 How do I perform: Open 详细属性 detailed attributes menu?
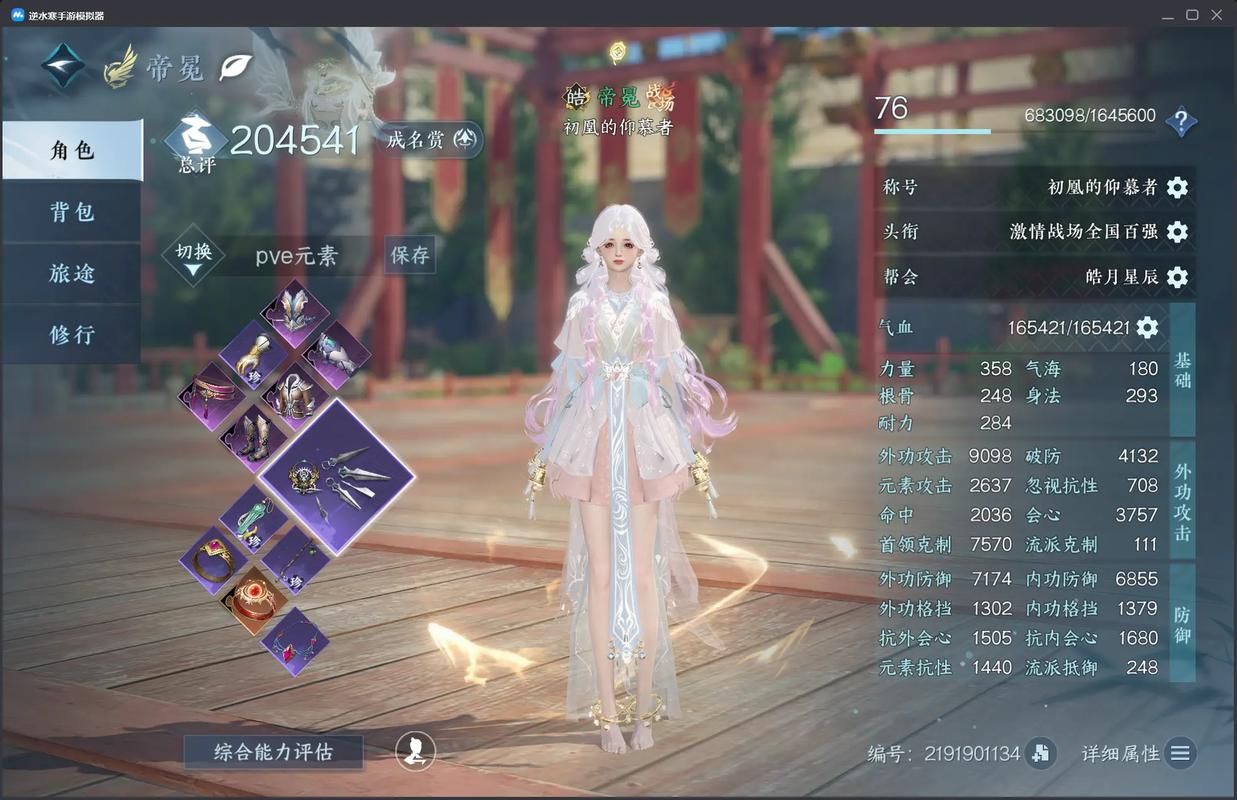pyautogui.click(x=1180, y=753)
